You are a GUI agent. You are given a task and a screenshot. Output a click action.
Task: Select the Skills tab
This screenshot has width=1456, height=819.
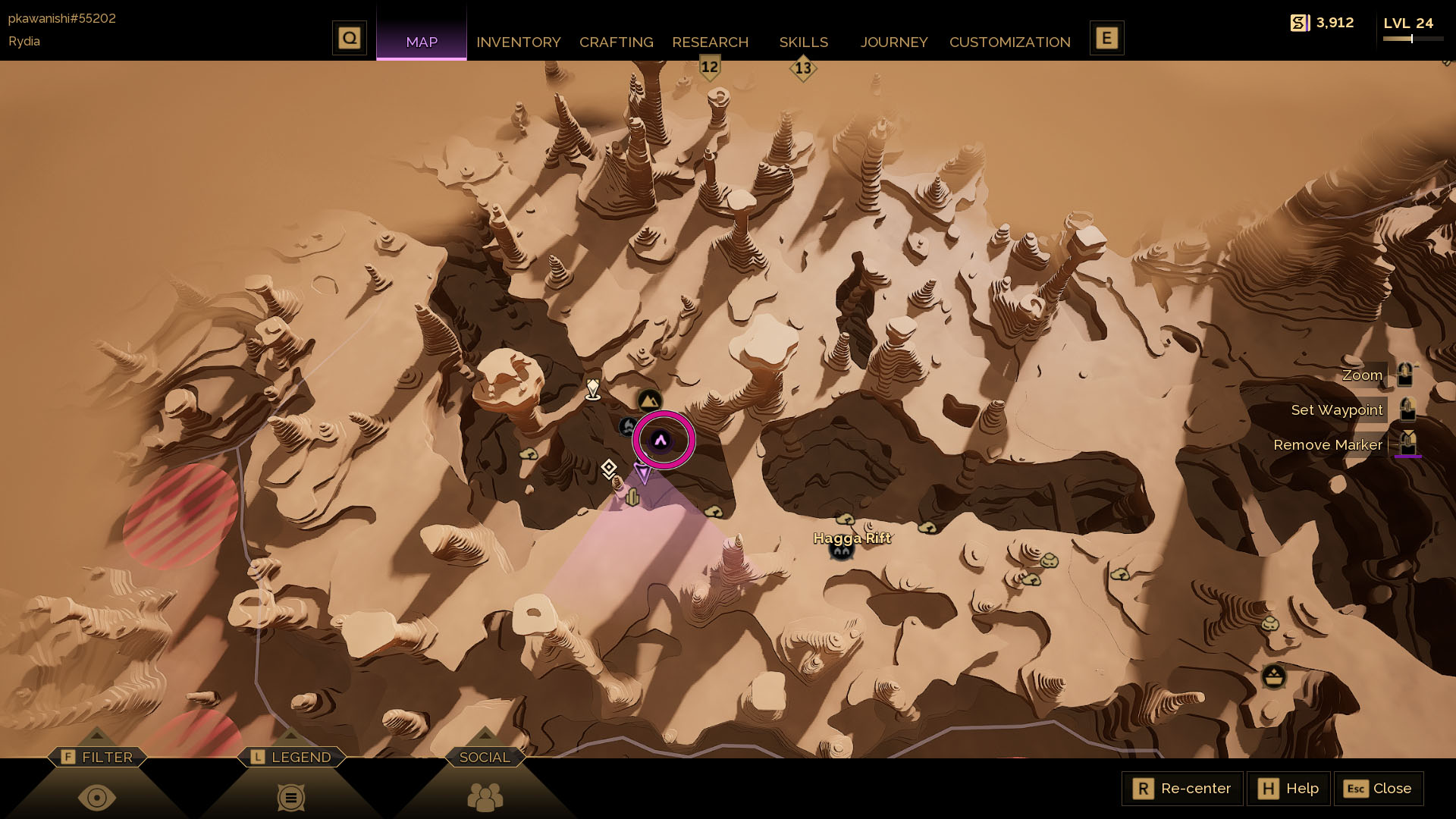pyautogui.click(x=803, y=42)
